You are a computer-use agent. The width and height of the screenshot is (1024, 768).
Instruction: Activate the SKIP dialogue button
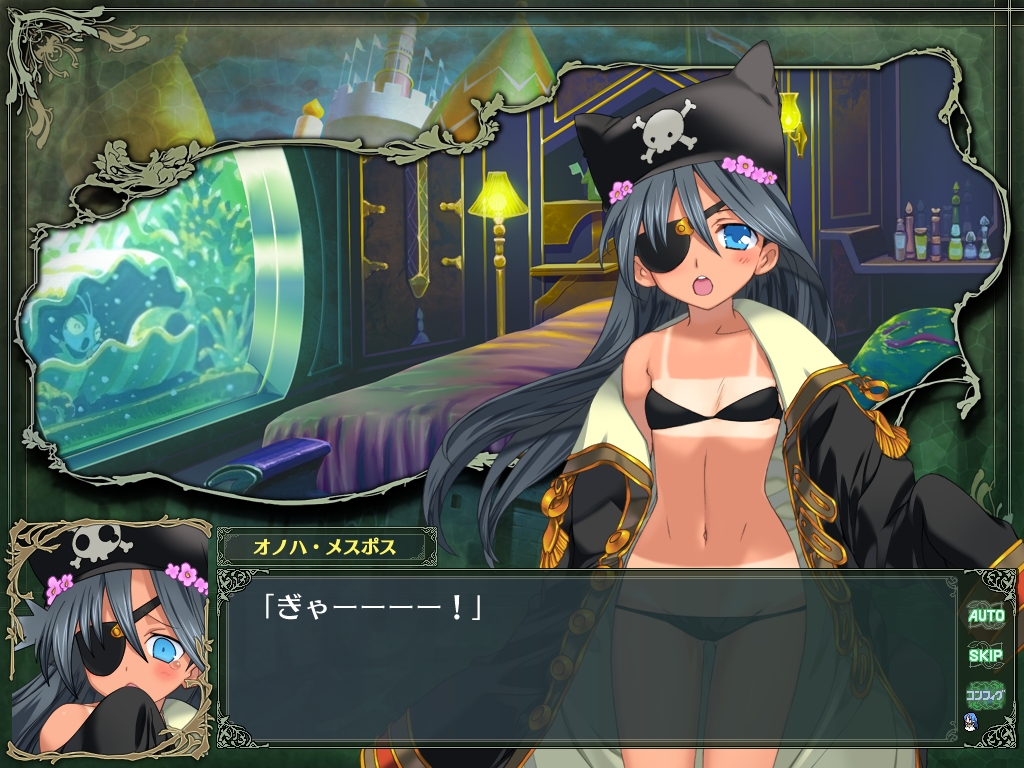[x=985, y=656]
